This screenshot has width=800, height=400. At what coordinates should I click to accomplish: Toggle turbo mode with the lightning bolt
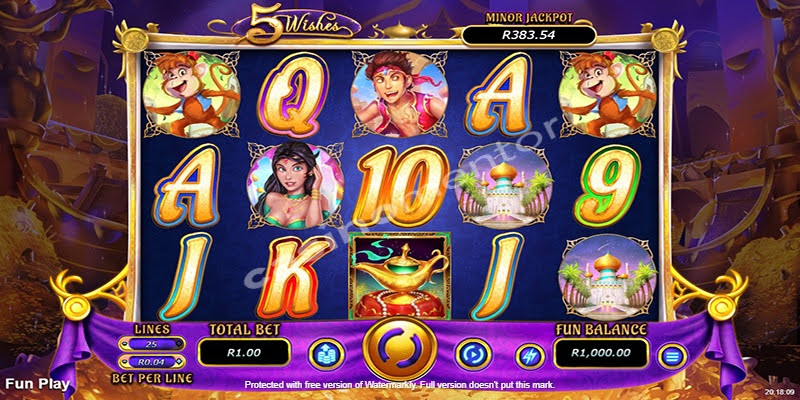point(529,354)
